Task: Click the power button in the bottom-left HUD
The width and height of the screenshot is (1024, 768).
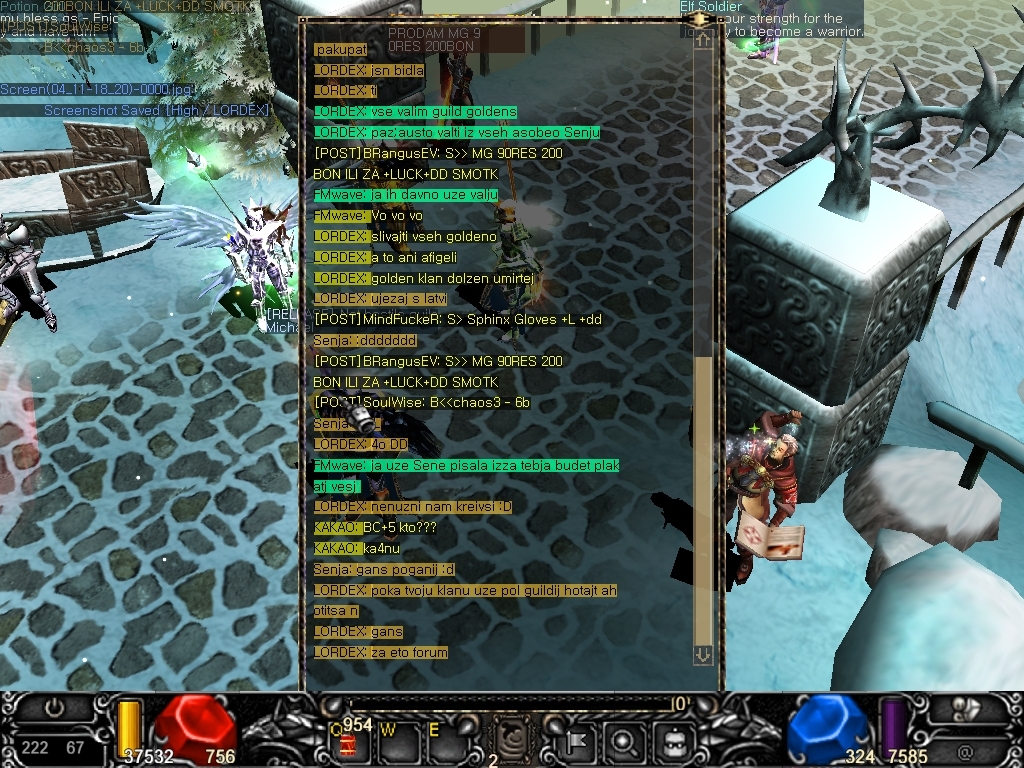Action: point(54,708)
